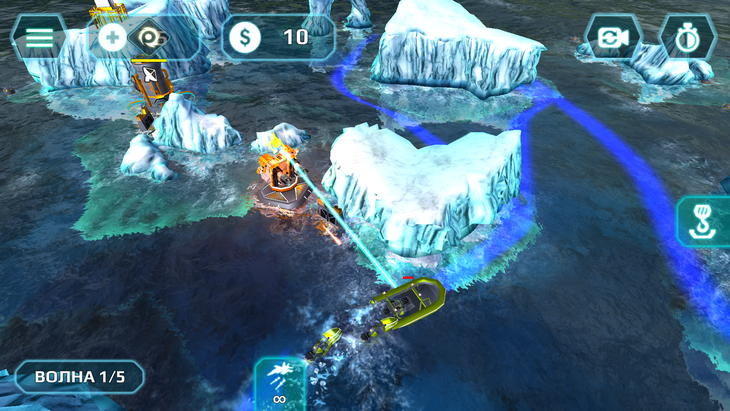Open the hamburger menu
The width and height of the screenshot is (730, 411).
tap(39, 37)
